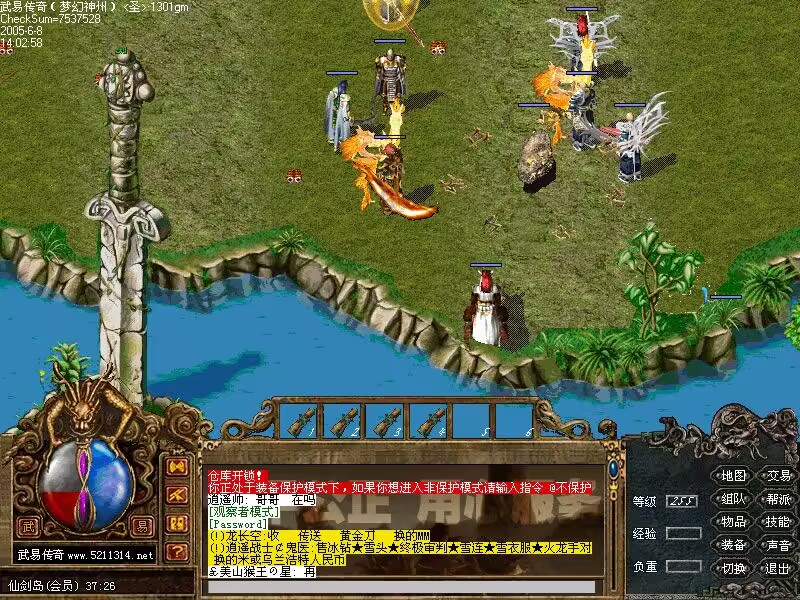Image resolution: width=800 pixels, height=600 pixels.
Task: Click the two-faces icon button
Action: coord(177,523)
